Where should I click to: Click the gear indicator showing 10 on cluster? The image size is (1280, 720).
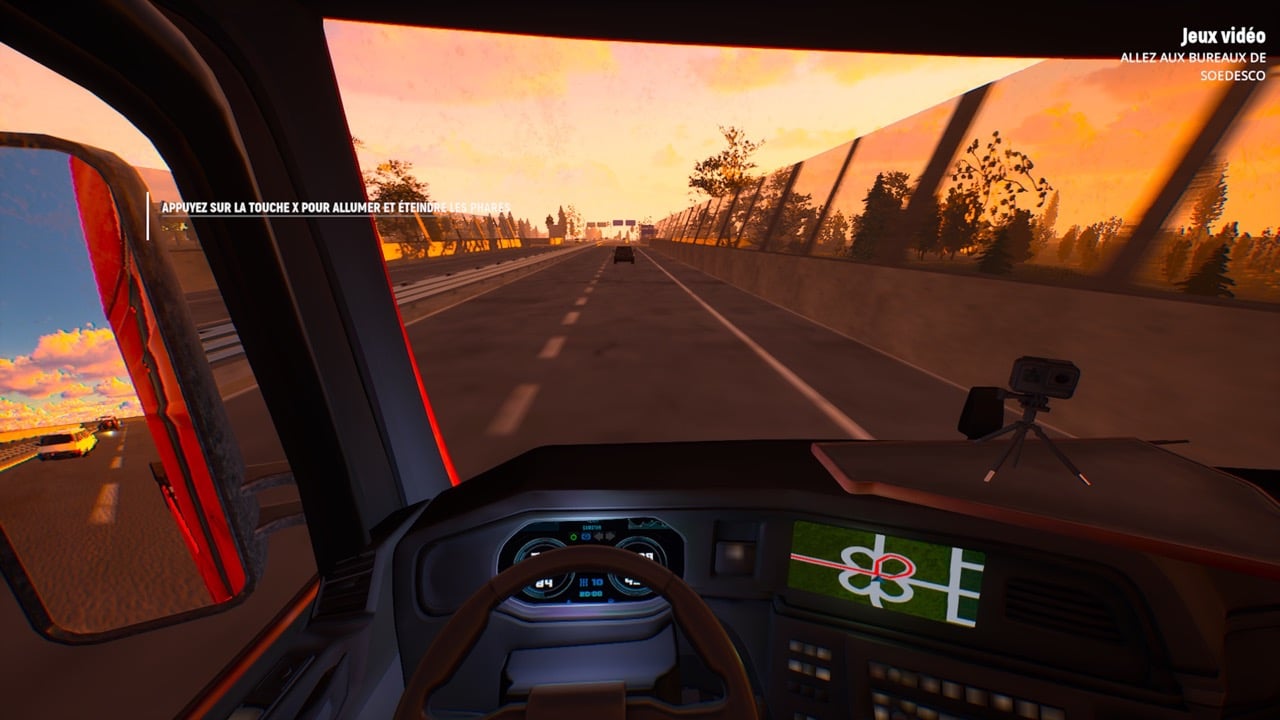[592, 582]
